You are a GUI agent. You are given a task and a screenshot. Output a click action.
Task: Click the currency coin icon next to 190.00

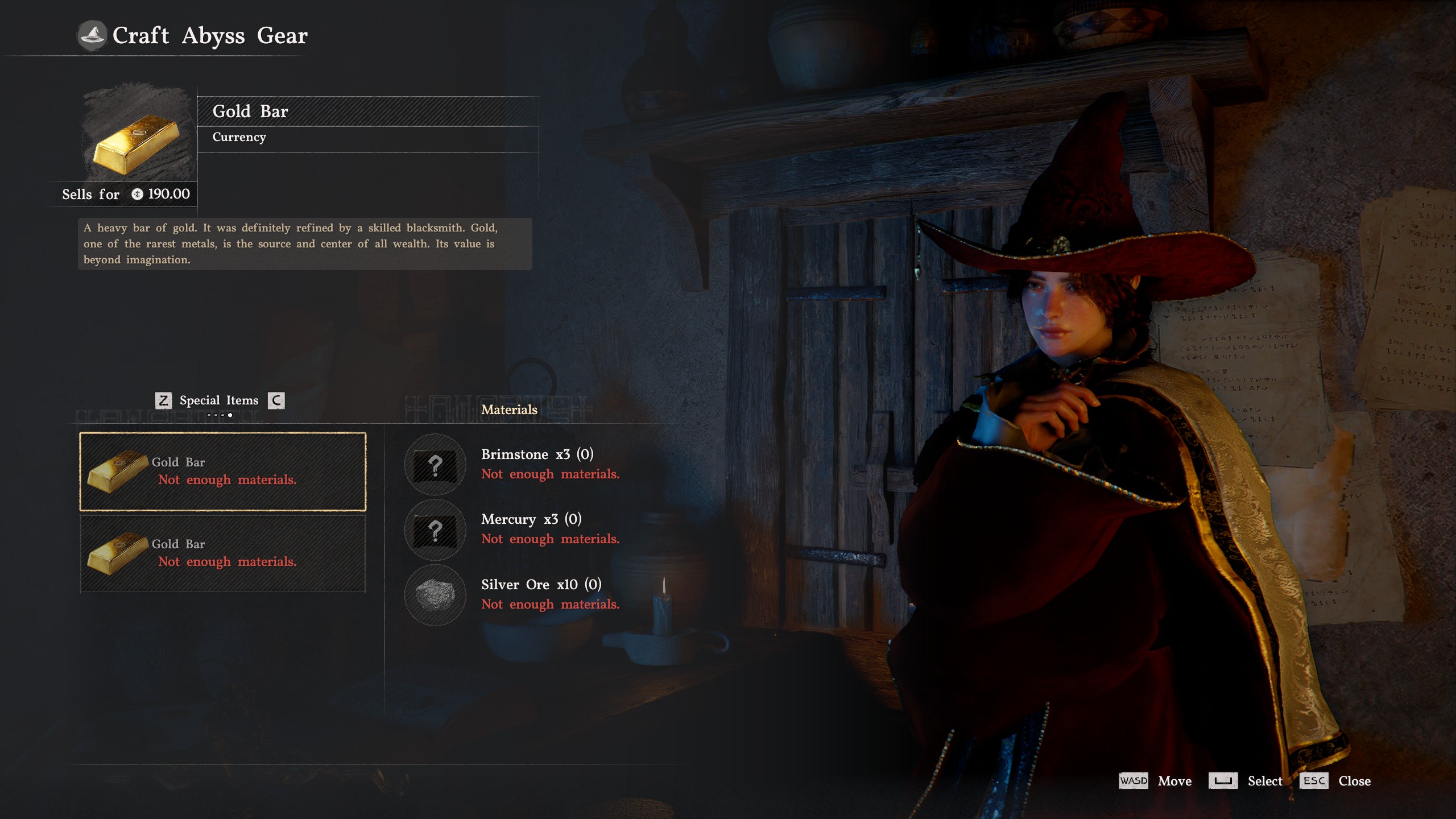click(x=136, y=194)
